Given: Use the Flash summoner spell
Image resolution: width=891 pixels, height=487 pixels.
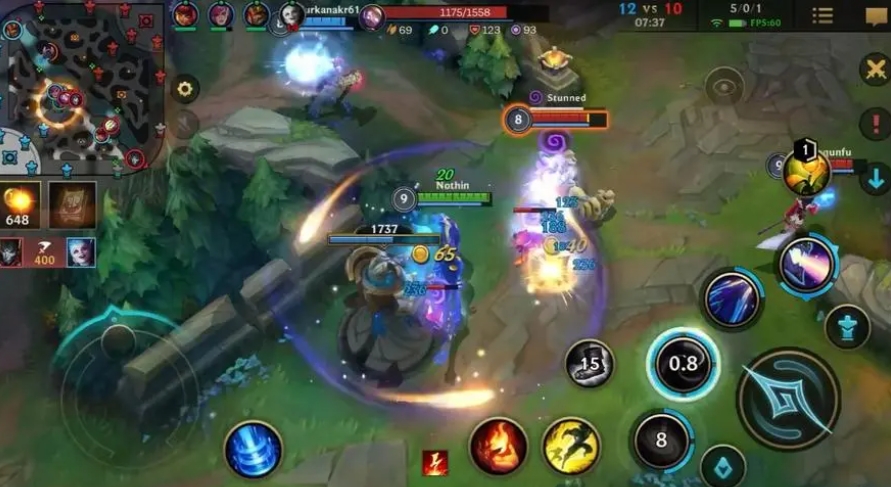Looking at the screenshot, I should [x=571, y=445].
